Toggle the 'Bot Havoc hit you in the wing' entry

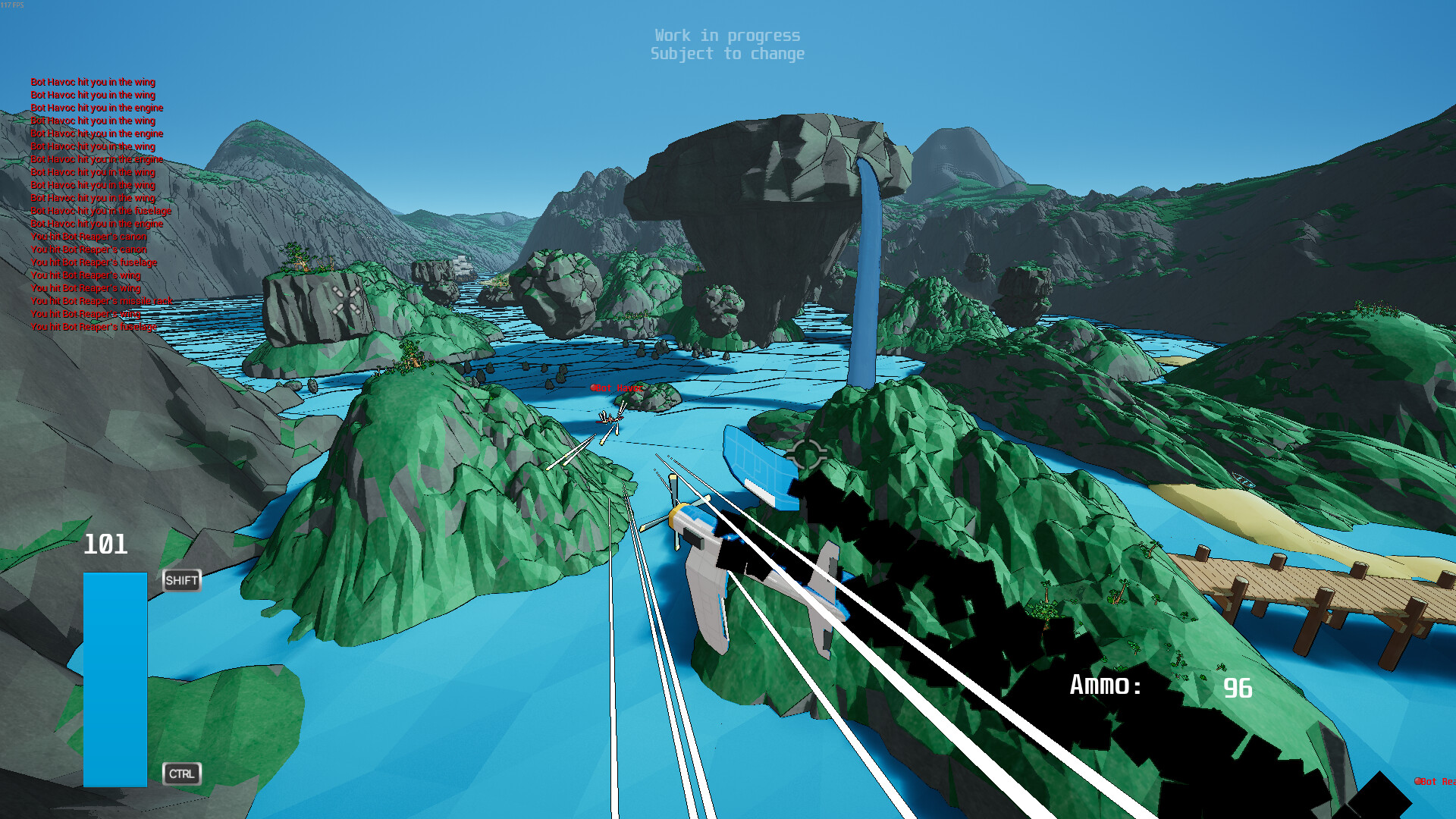point(93,82)
